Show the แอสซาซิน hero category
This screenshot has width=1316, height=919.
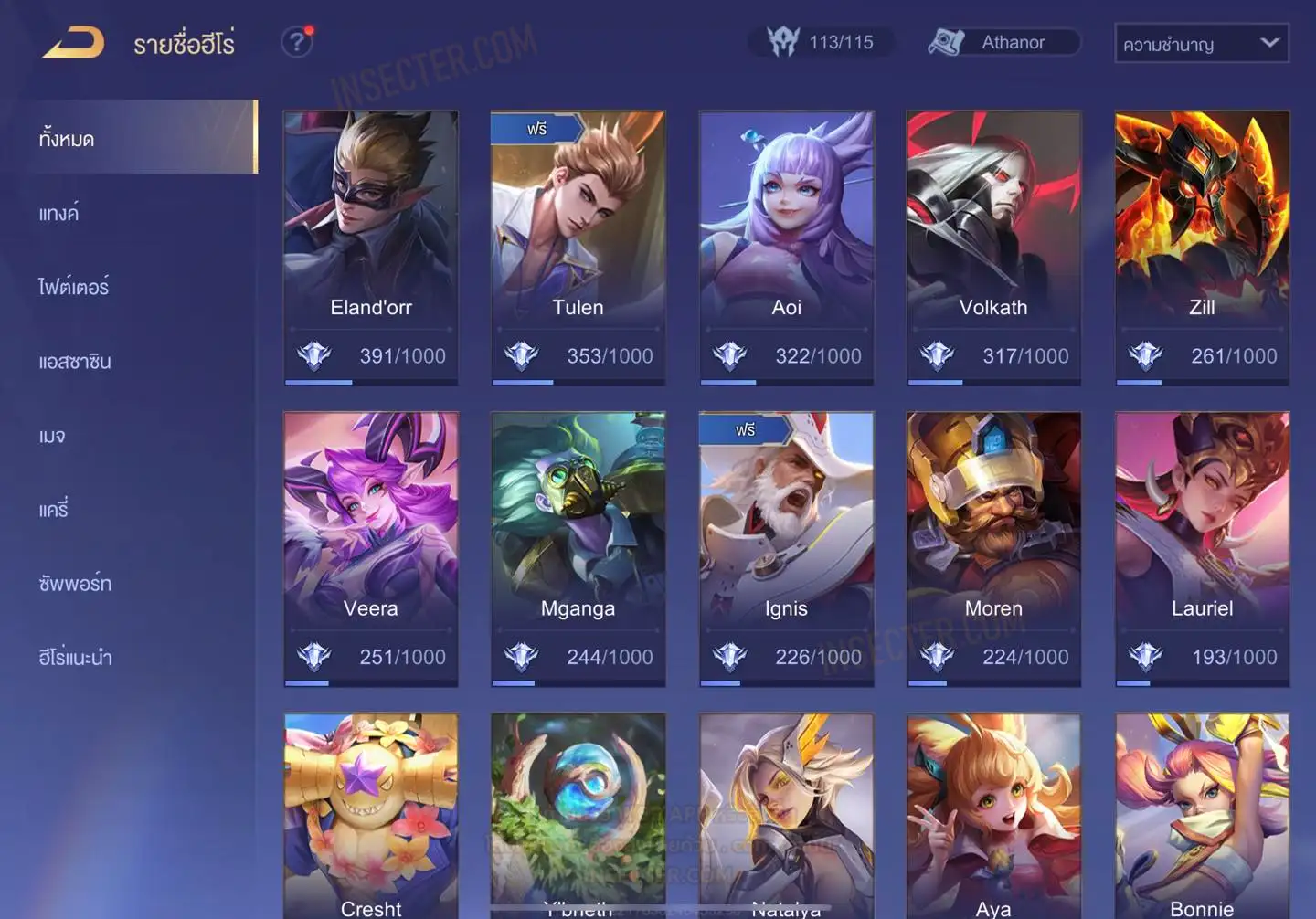tap(75, 362)
